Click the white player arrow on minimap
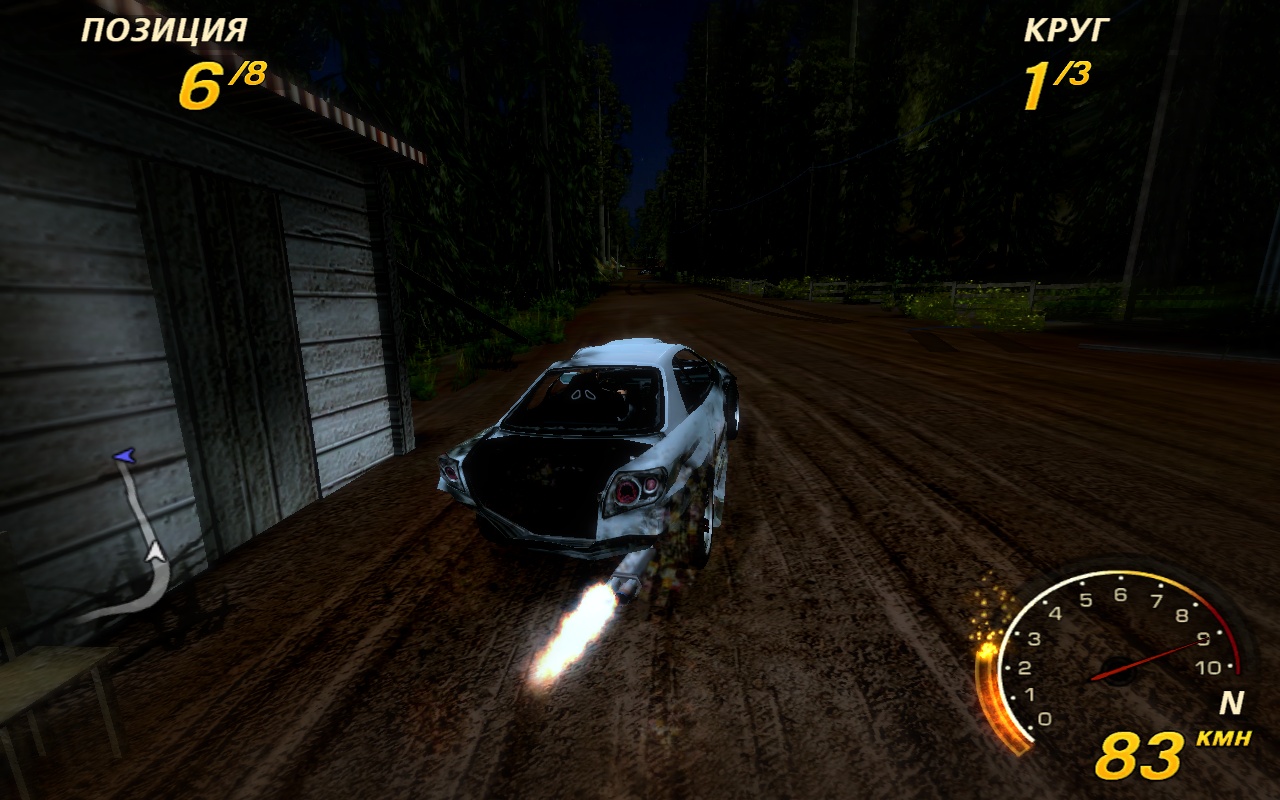Screen dimensions: 1280x800 [x=154, y=549]
